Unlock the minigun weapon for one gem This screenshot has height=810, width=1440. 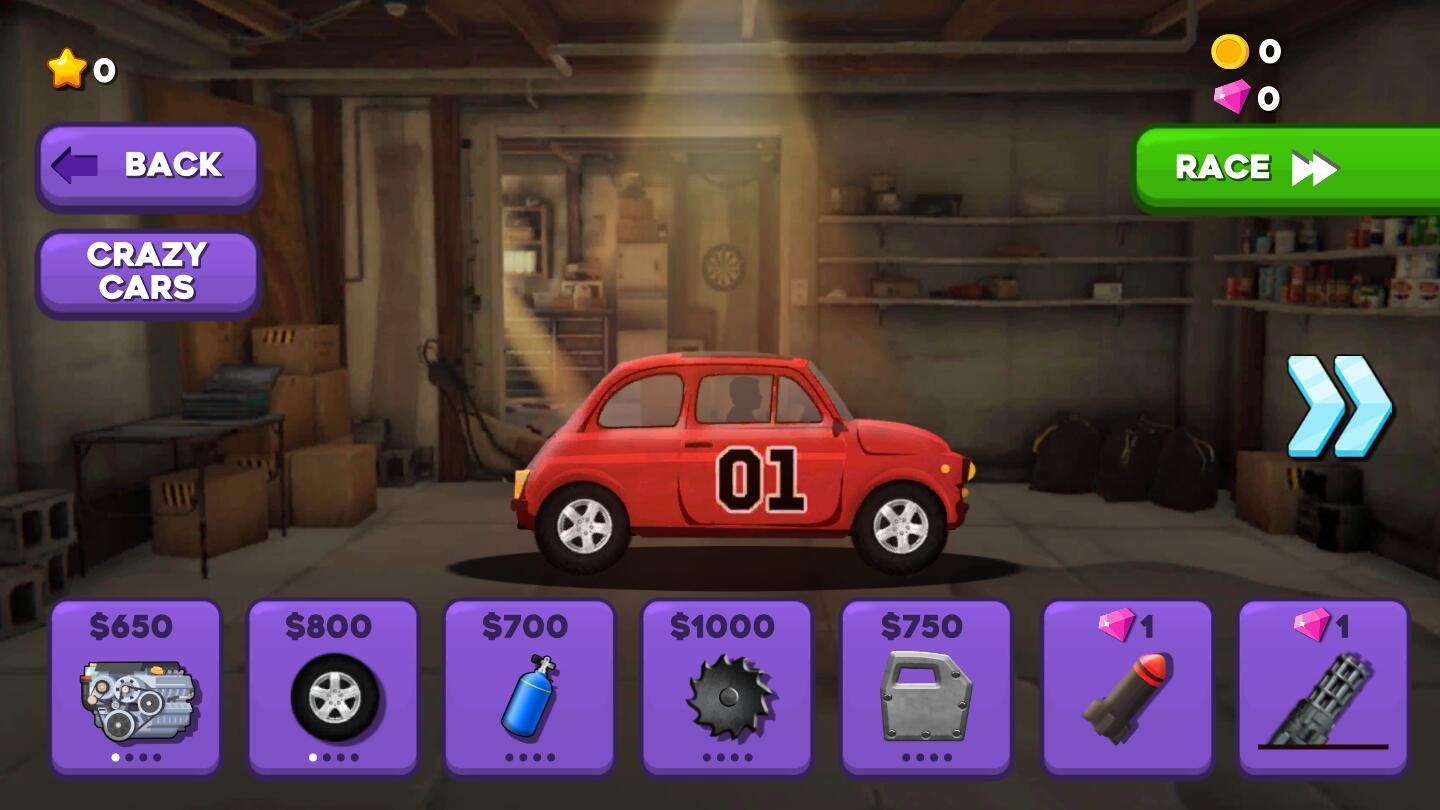pyautogui.click(x=1323, y=686)
